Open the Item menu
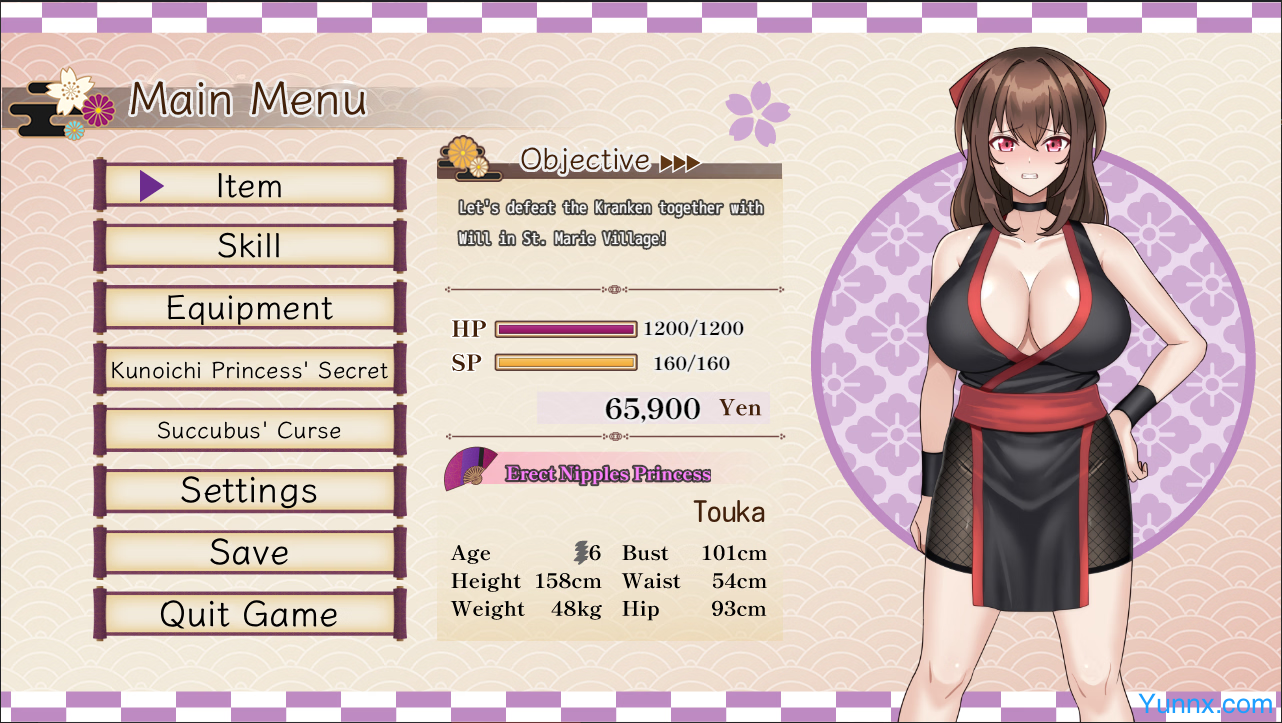Viewport: 1282px width, 723px height. (x=249, y=186)
